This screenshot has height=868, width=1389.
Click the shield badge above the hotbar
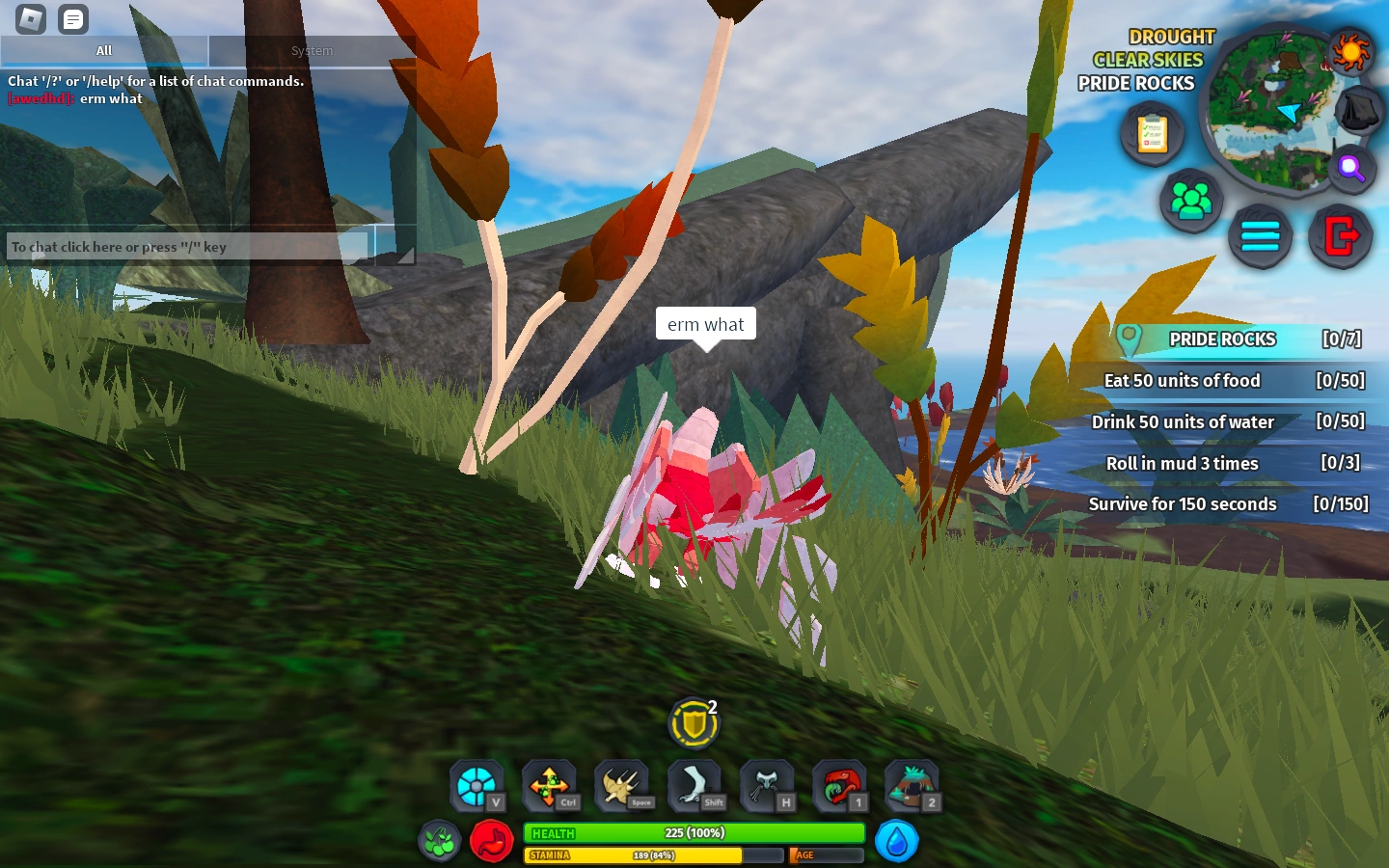coord(693,722)
